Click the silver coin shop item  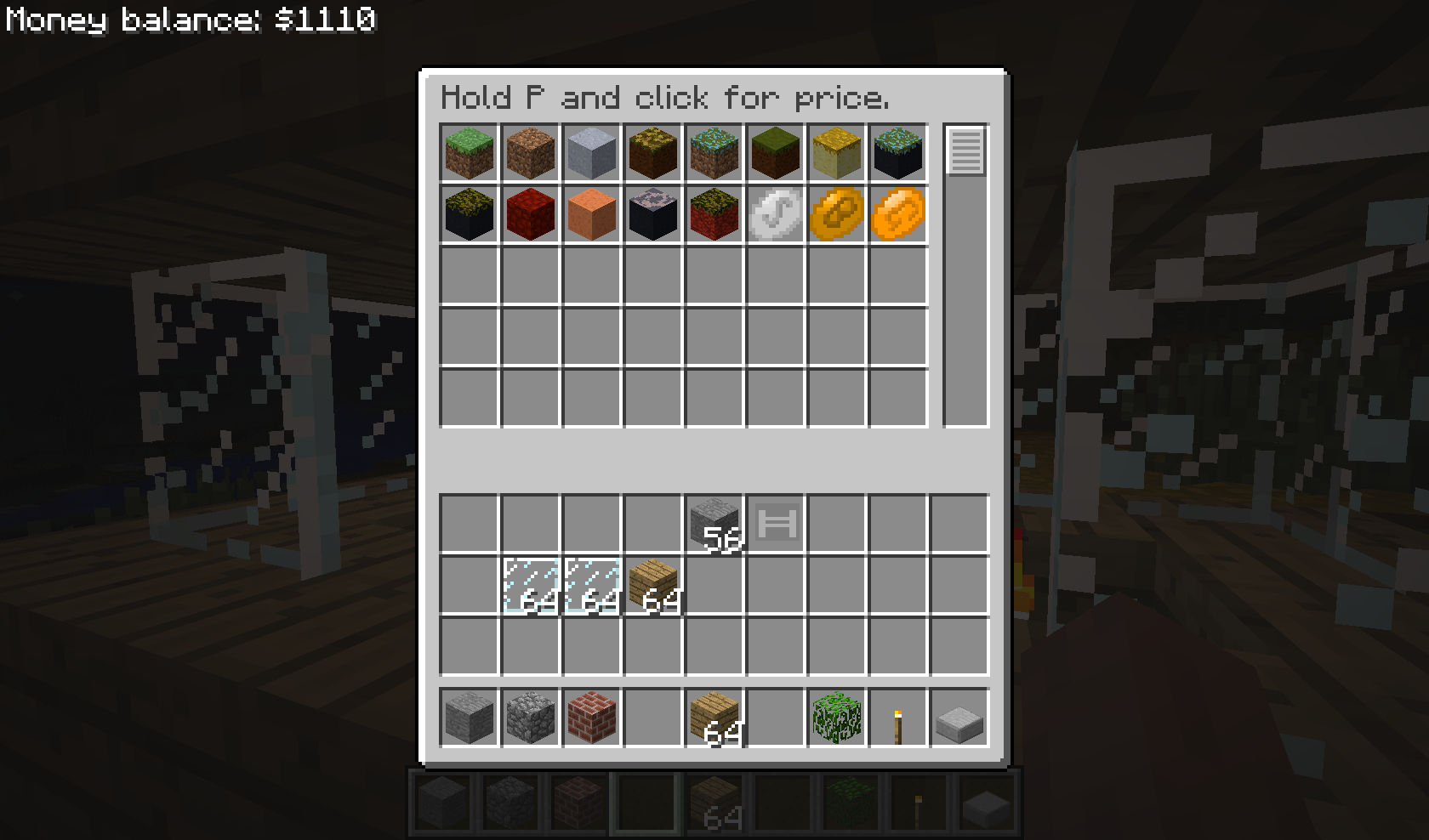(776, 214)
